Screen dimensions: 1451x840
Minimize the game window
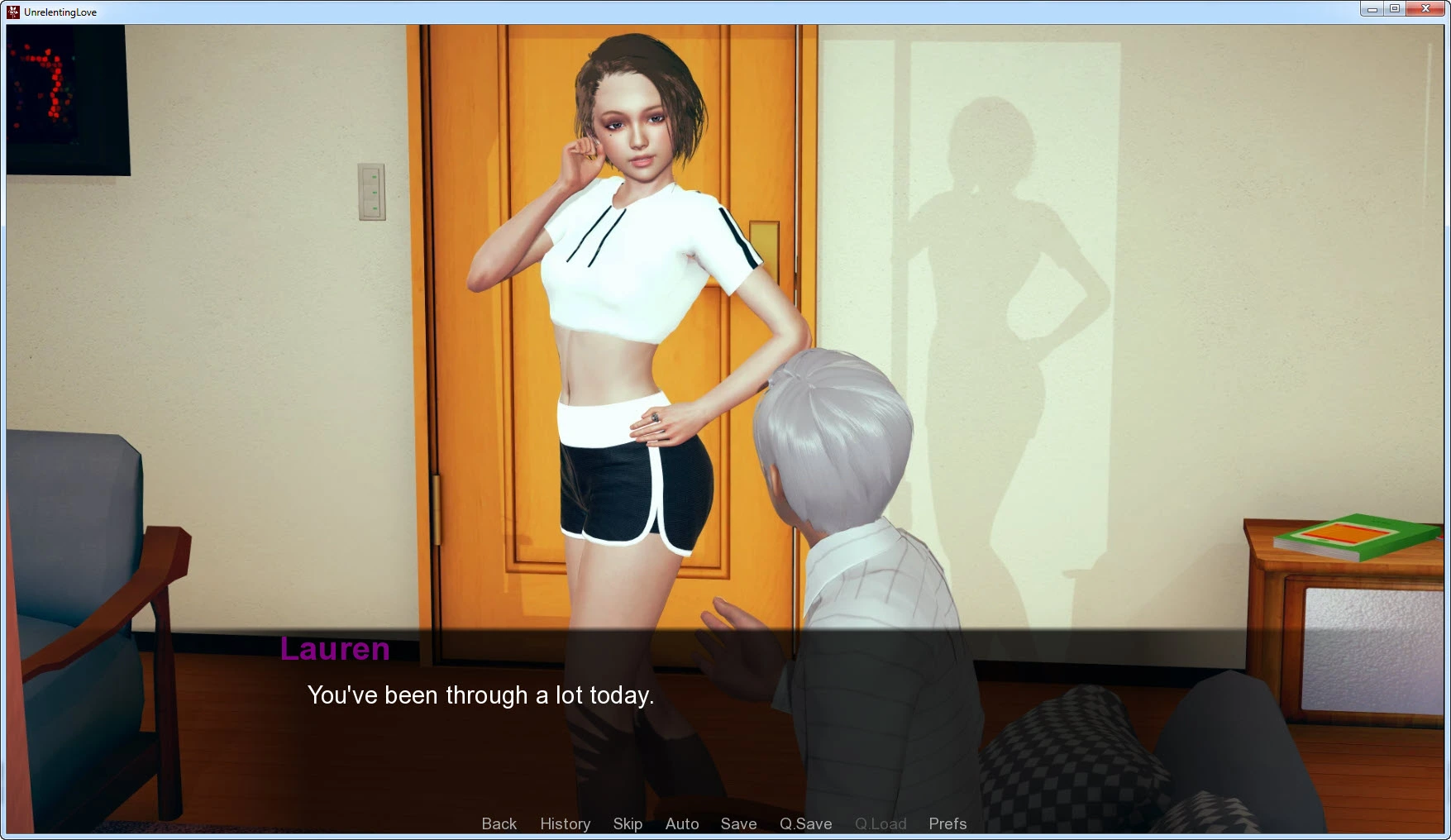(1372, 9)
